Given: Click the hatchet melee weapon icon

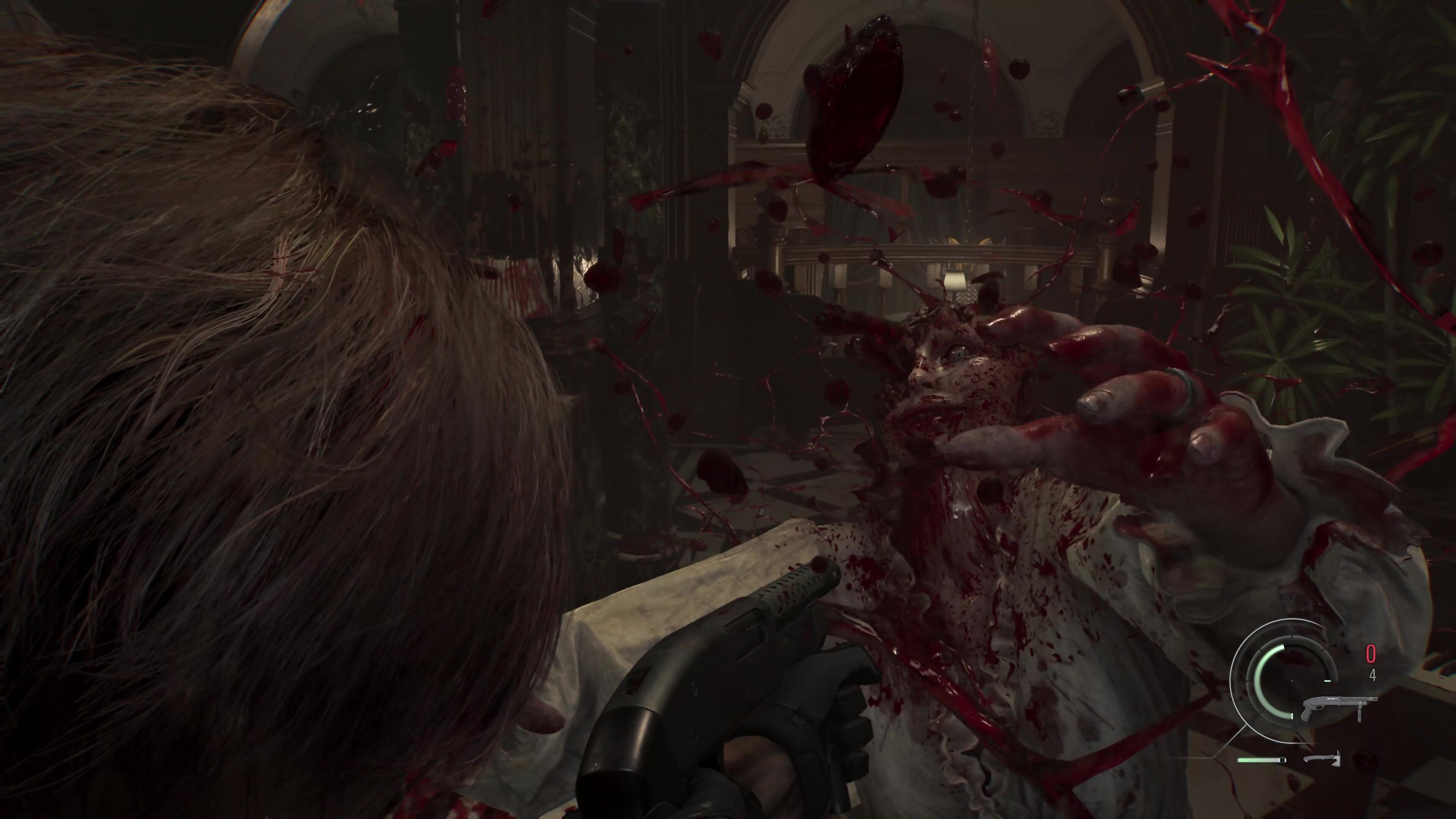Looking at the screenshot, I should tap(1321, 758).
